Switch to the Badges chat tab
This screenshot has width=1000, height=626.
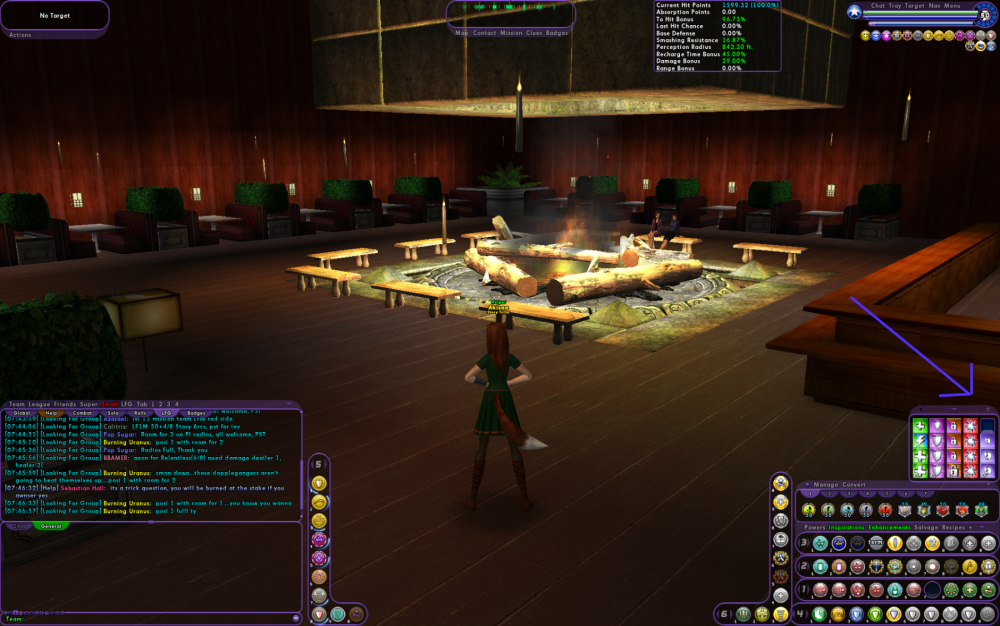[196, 412]
